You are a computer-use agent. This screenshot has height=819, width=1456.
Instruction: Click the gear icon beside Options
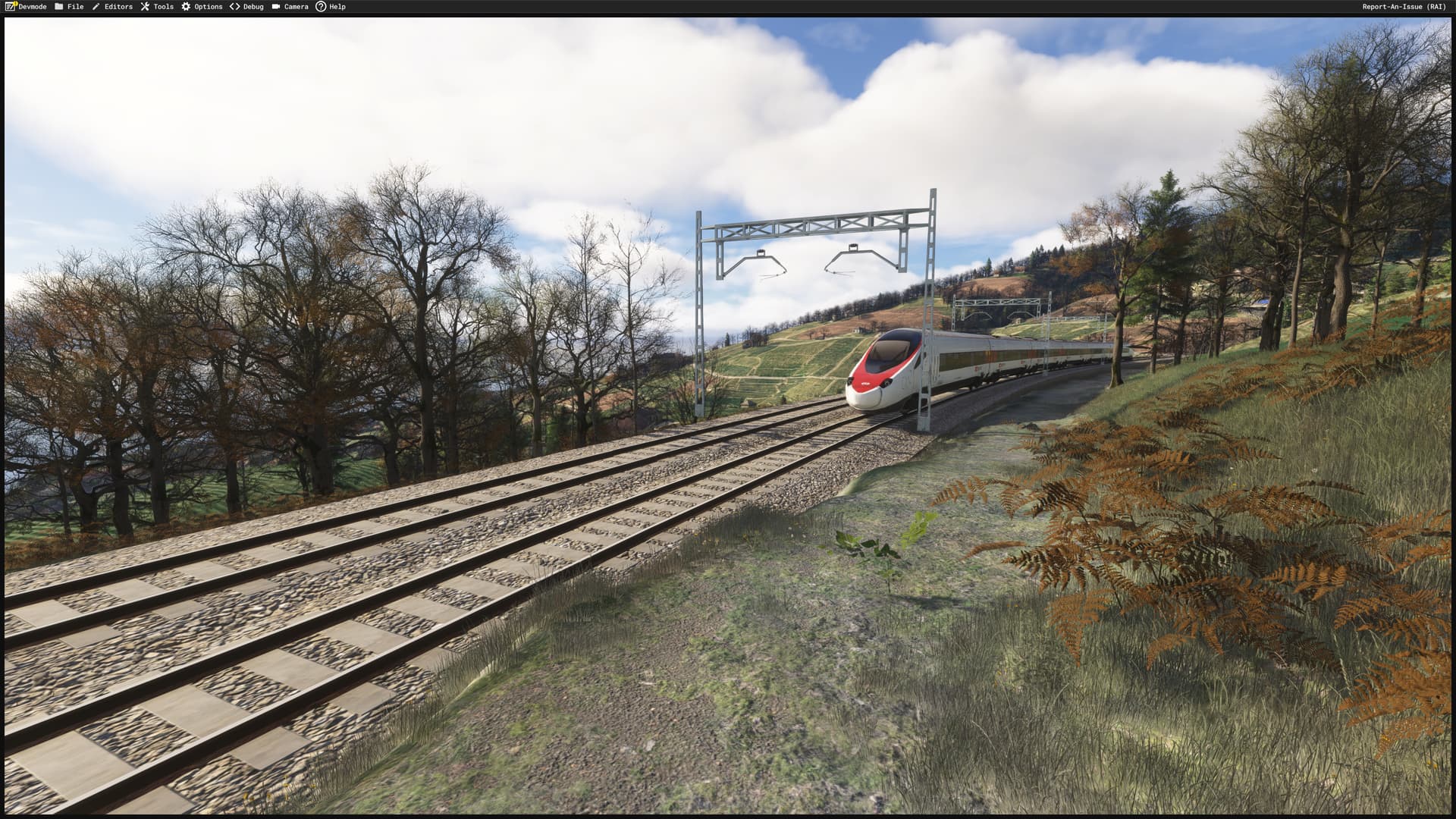(x=184, y=7)
